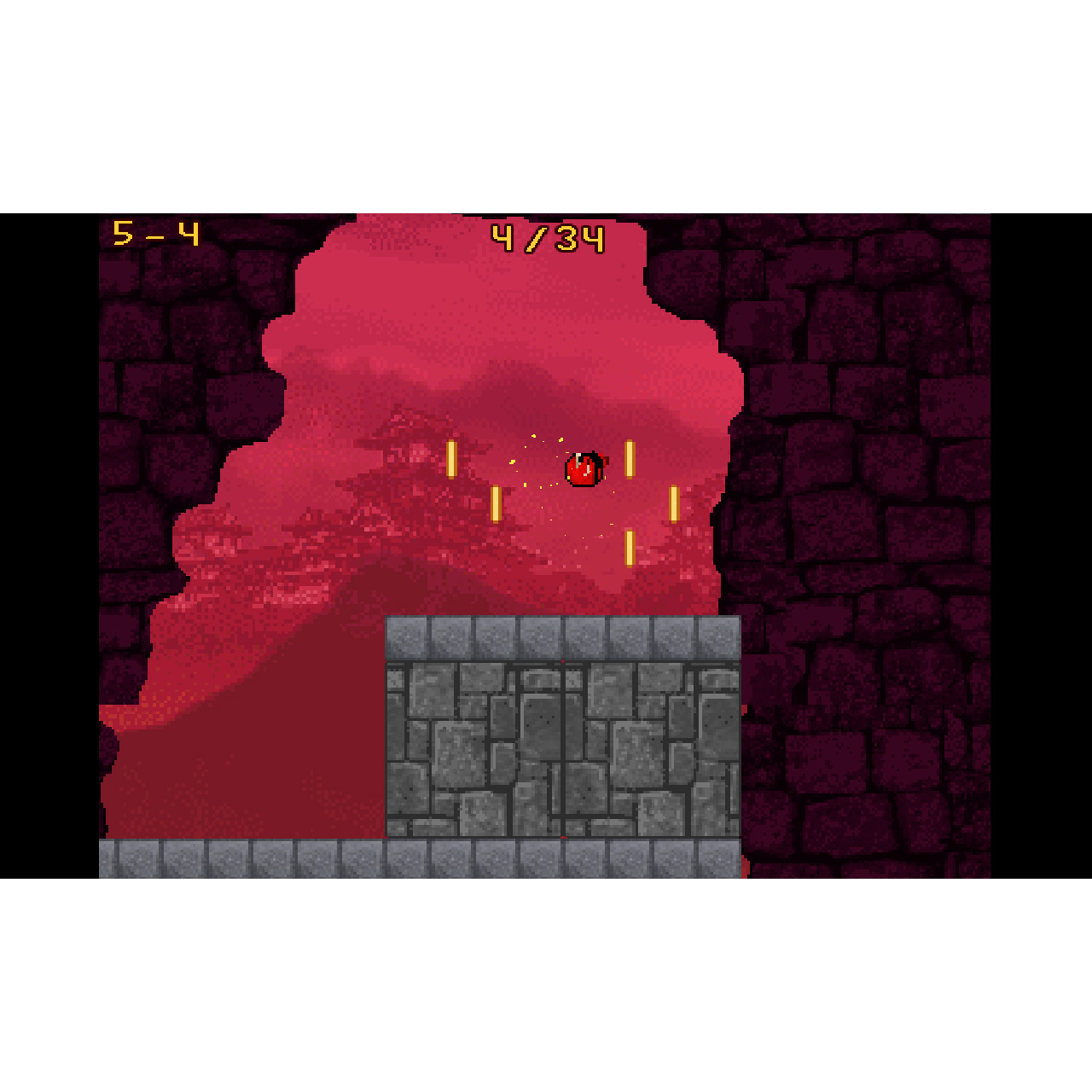This screenshot has width=1092, height=1092.
Task: Click the center of the stone brick wall
Action: click(563, 751)
